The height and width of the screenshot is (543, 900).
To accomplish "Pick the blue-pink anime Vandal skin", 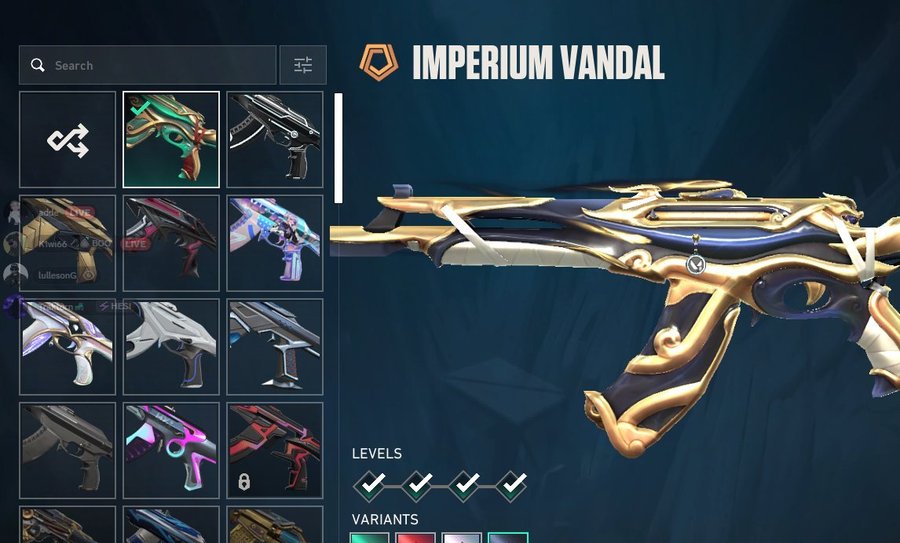I will [275, 243].
